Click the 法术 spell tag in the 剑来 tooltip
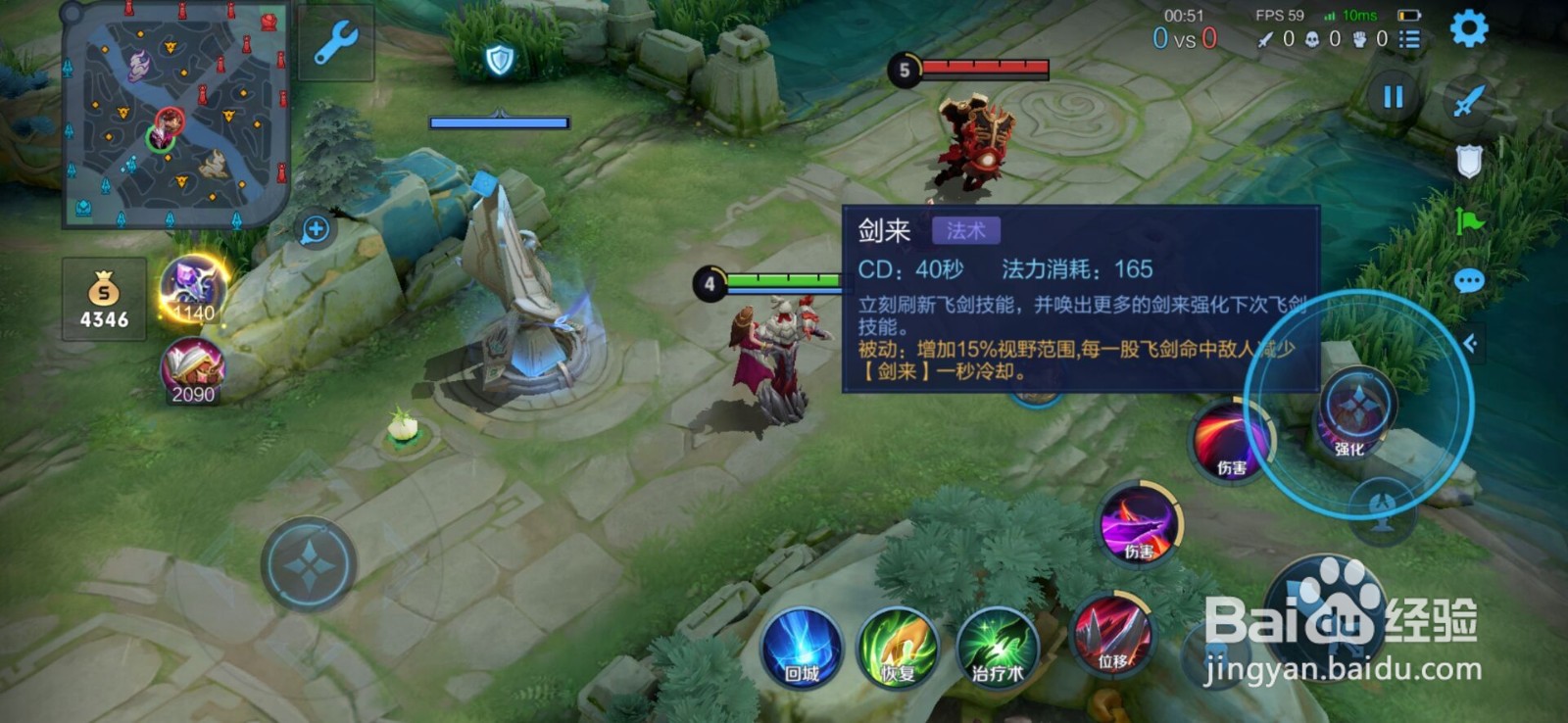 967,228
